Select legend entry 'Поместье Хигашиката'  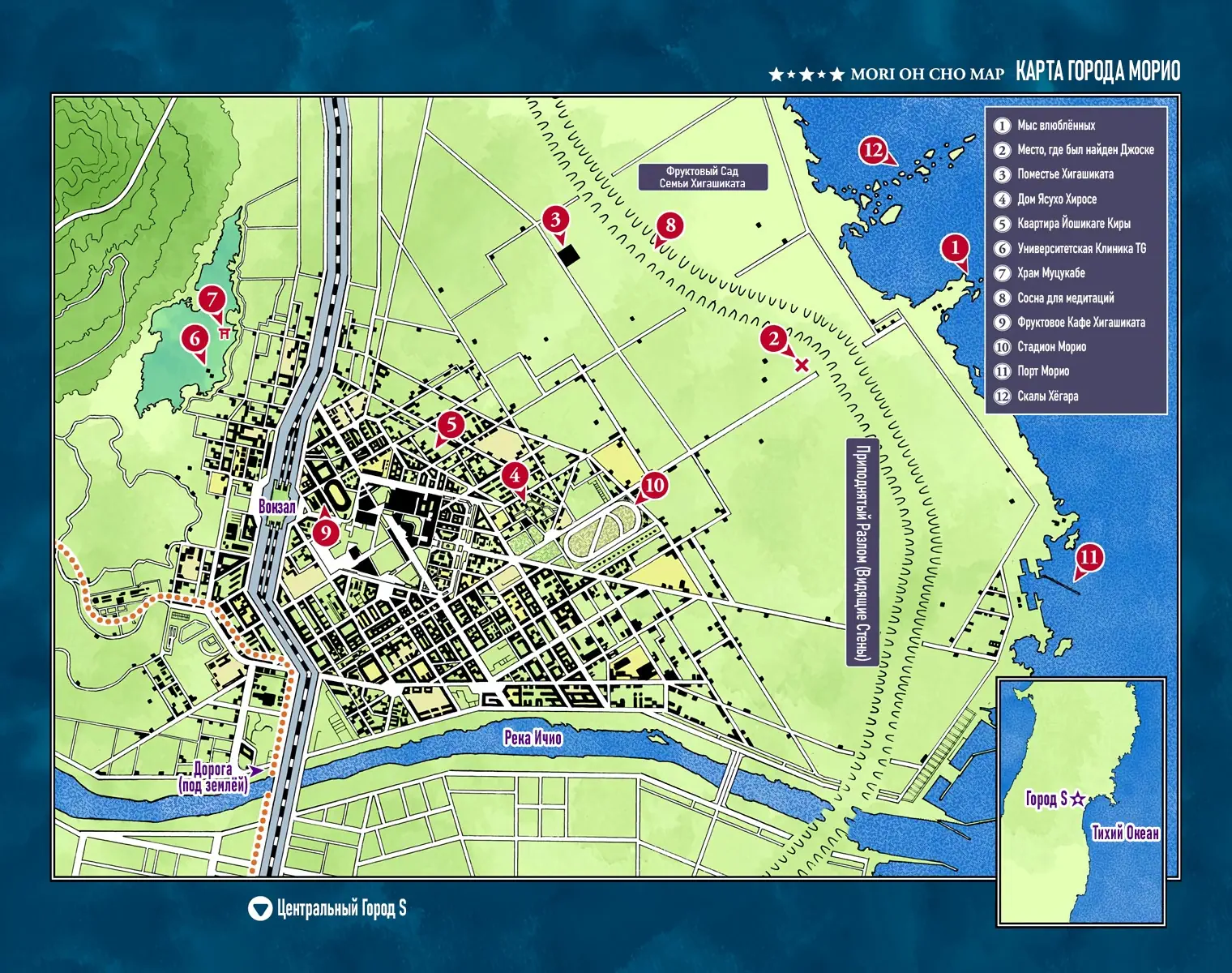click(x=1065, y=174)
